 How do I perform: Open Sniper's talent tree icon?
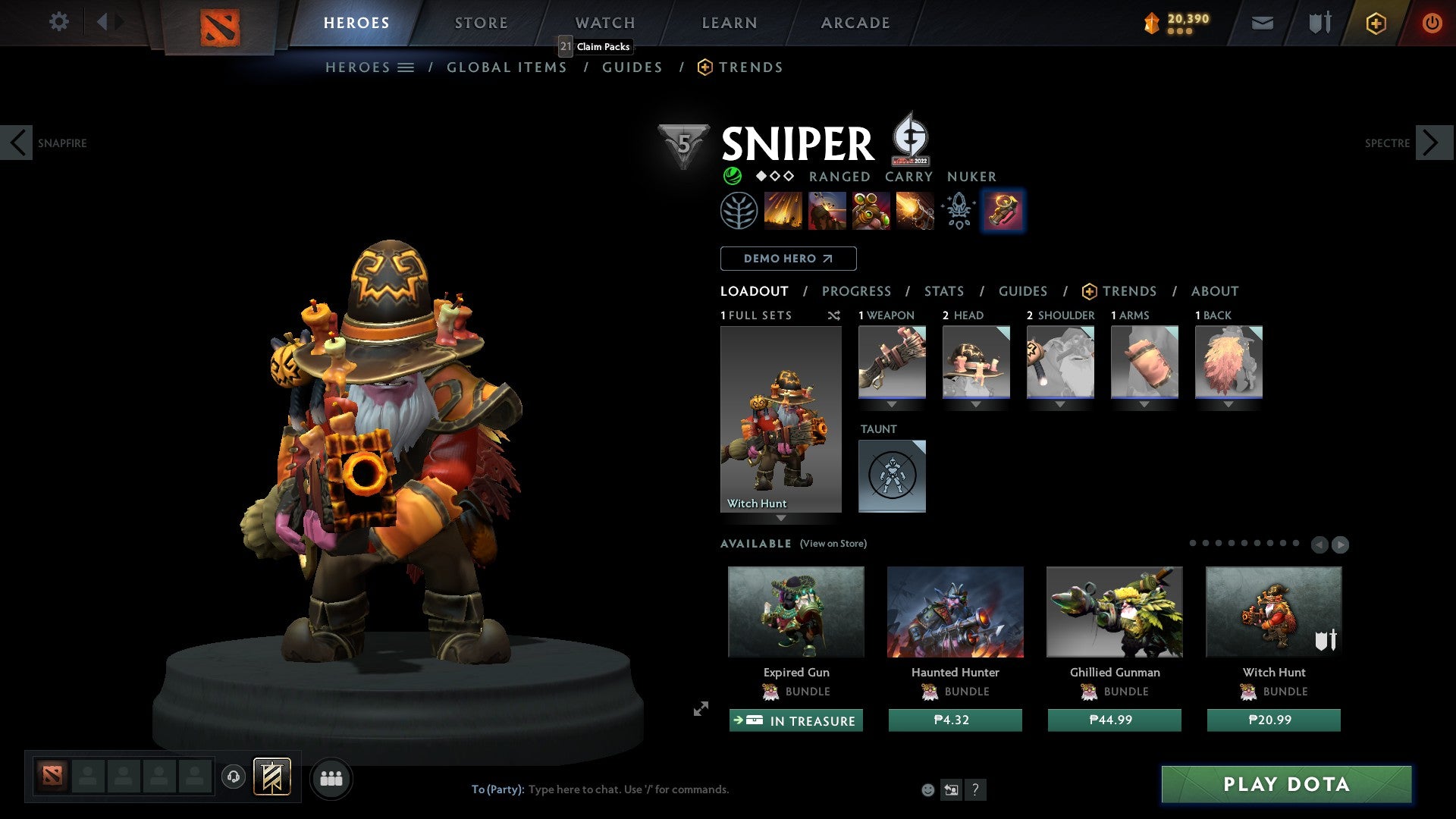coord(739,211)
